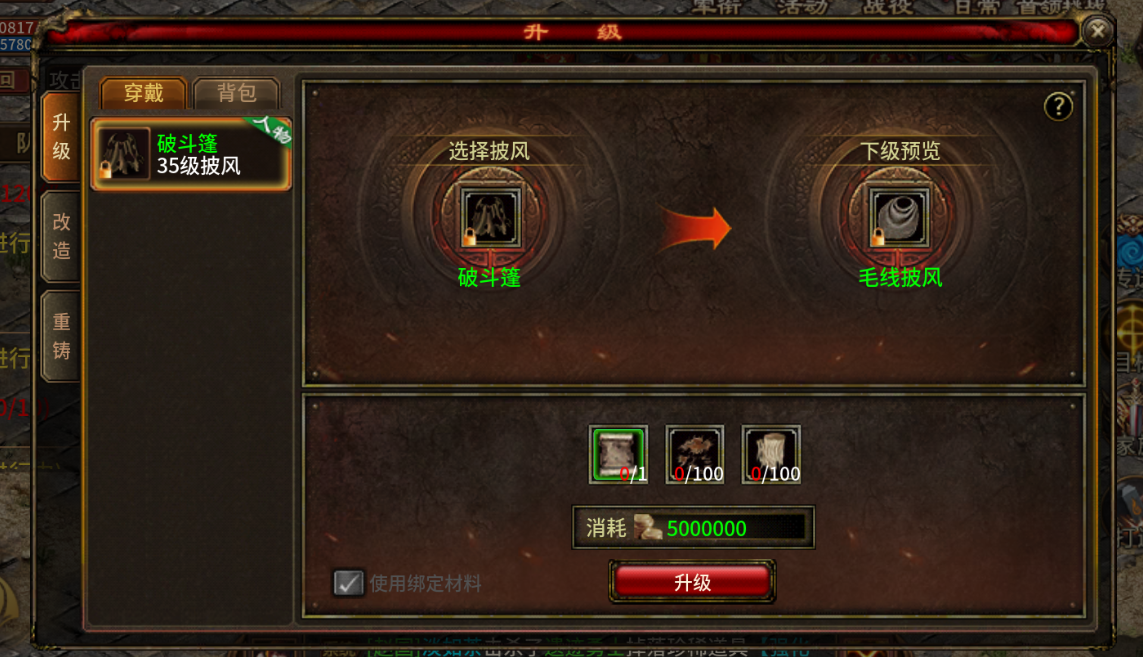Open the 重铸 reforge side tab

(61, 336)
